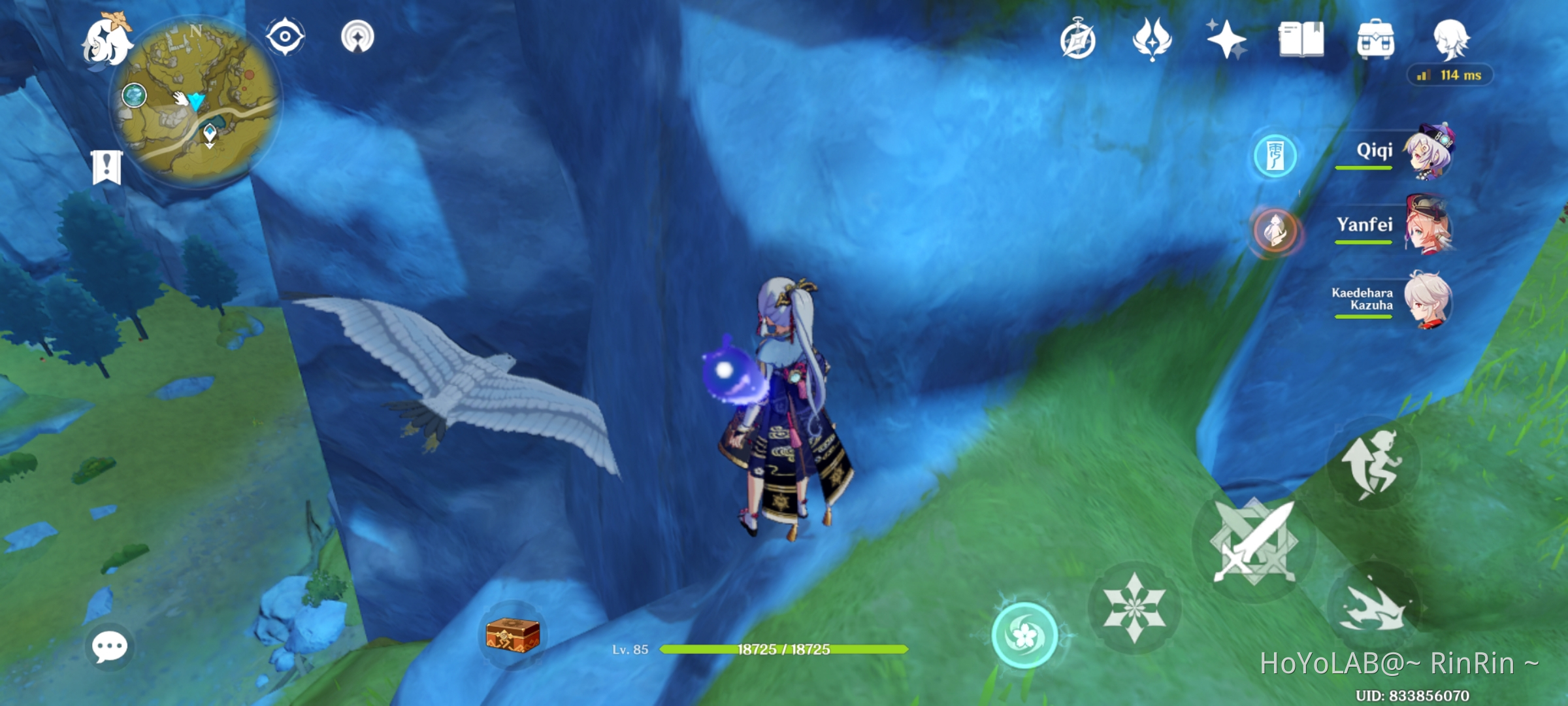The image size is (1568, 706).
Task: Open the Archive book
Action: (1300, 41)
